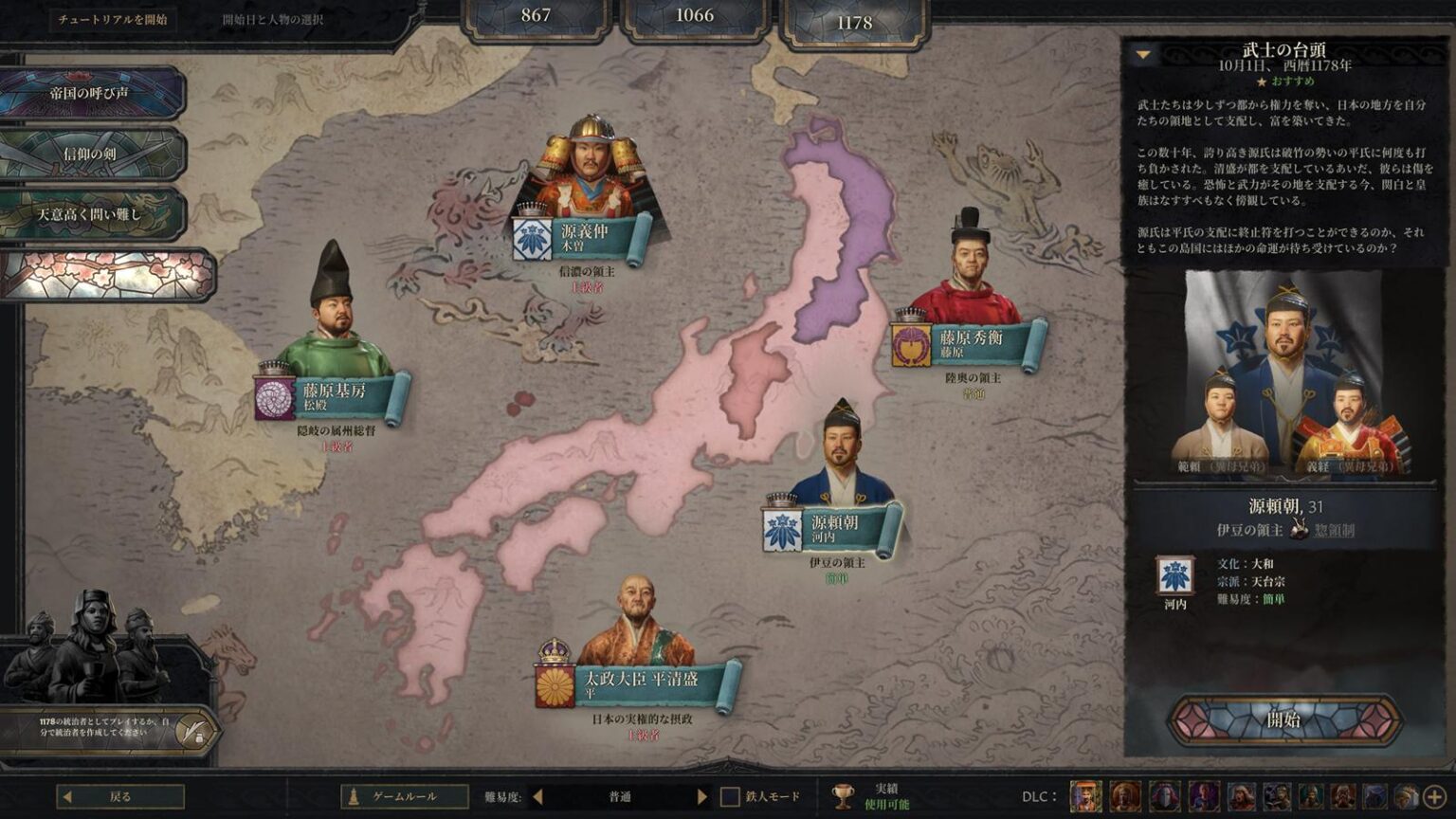Select the 867 start date tab
This screenshot has width=1456, height=819.
[x=536, y=16]
